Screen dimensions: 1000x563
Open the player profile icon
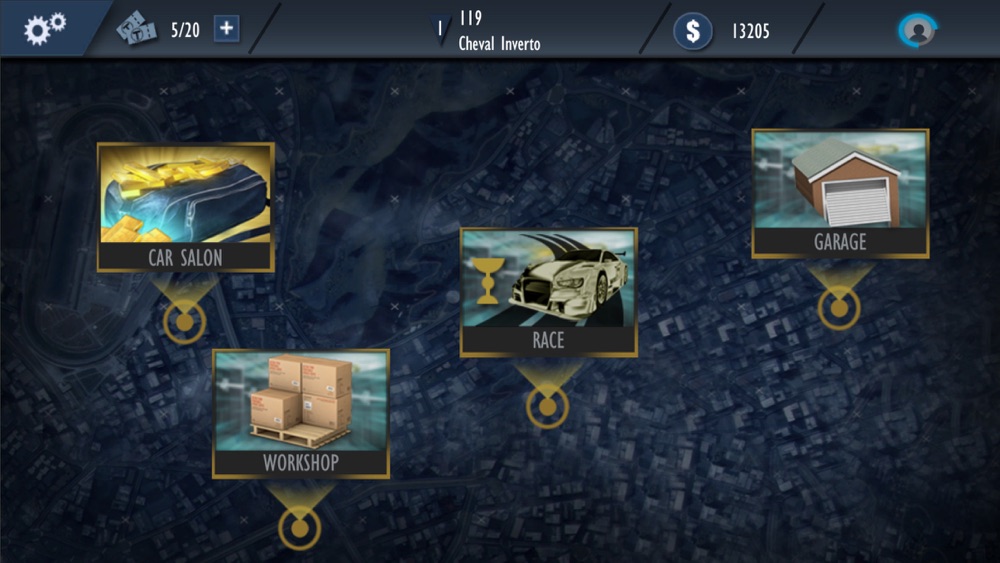[916, 30]
